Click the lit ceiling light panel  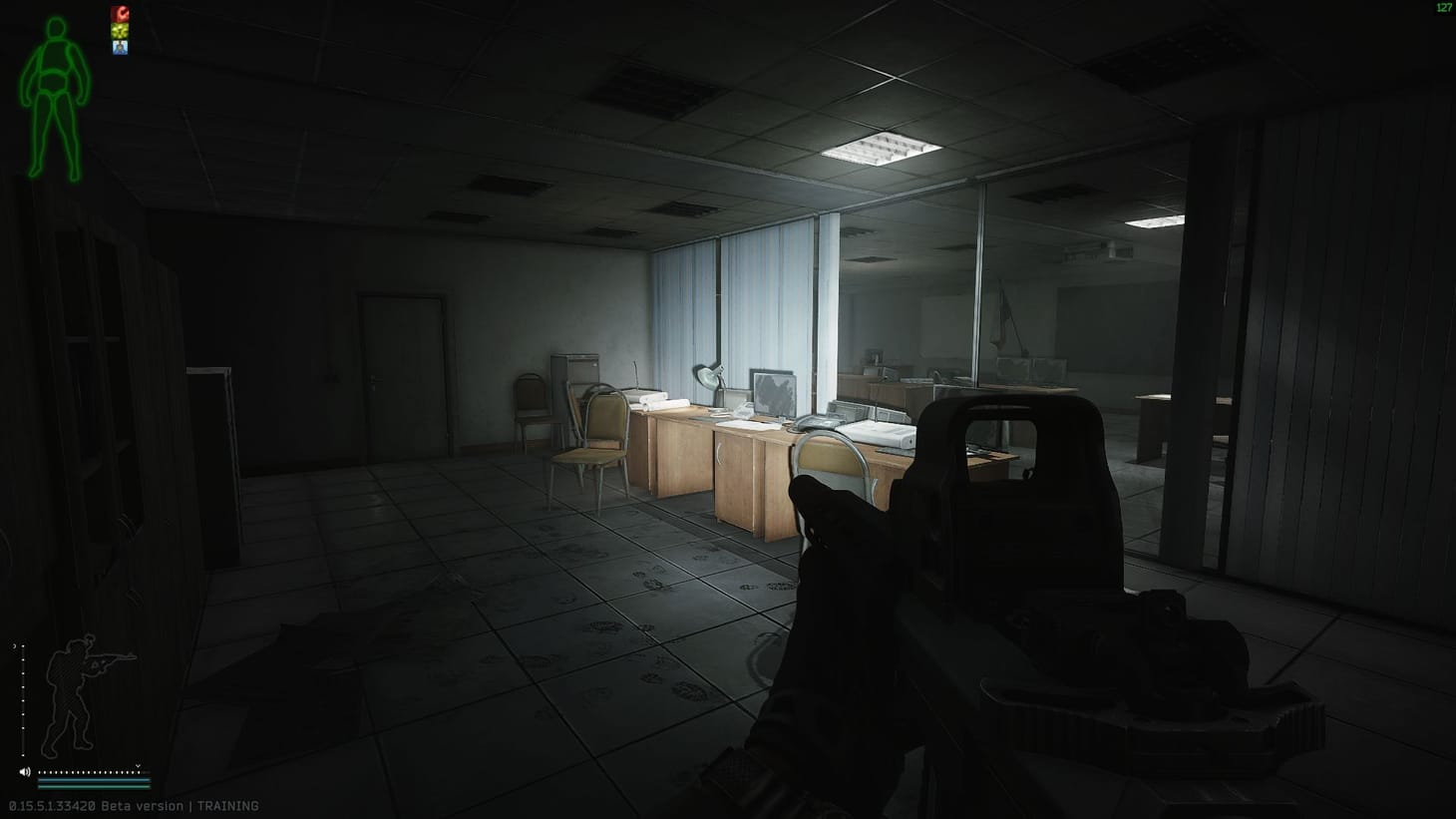tap(878, 148)
